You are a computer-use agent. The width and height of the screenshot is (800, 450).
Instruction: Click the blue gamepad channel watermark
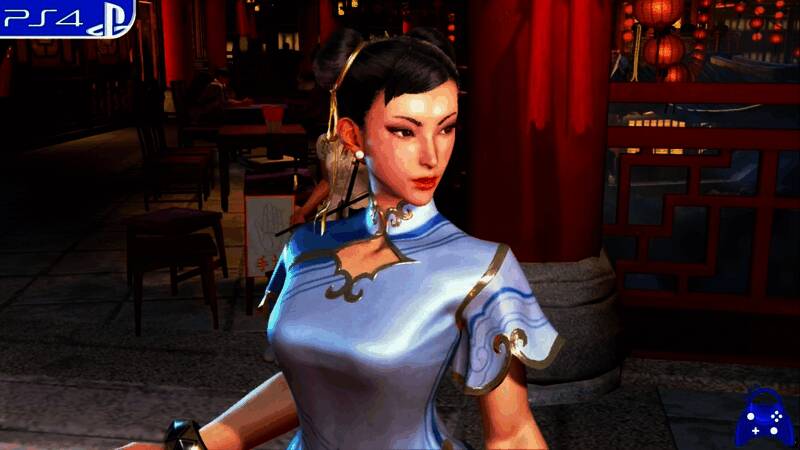click(x=765, y=419)
